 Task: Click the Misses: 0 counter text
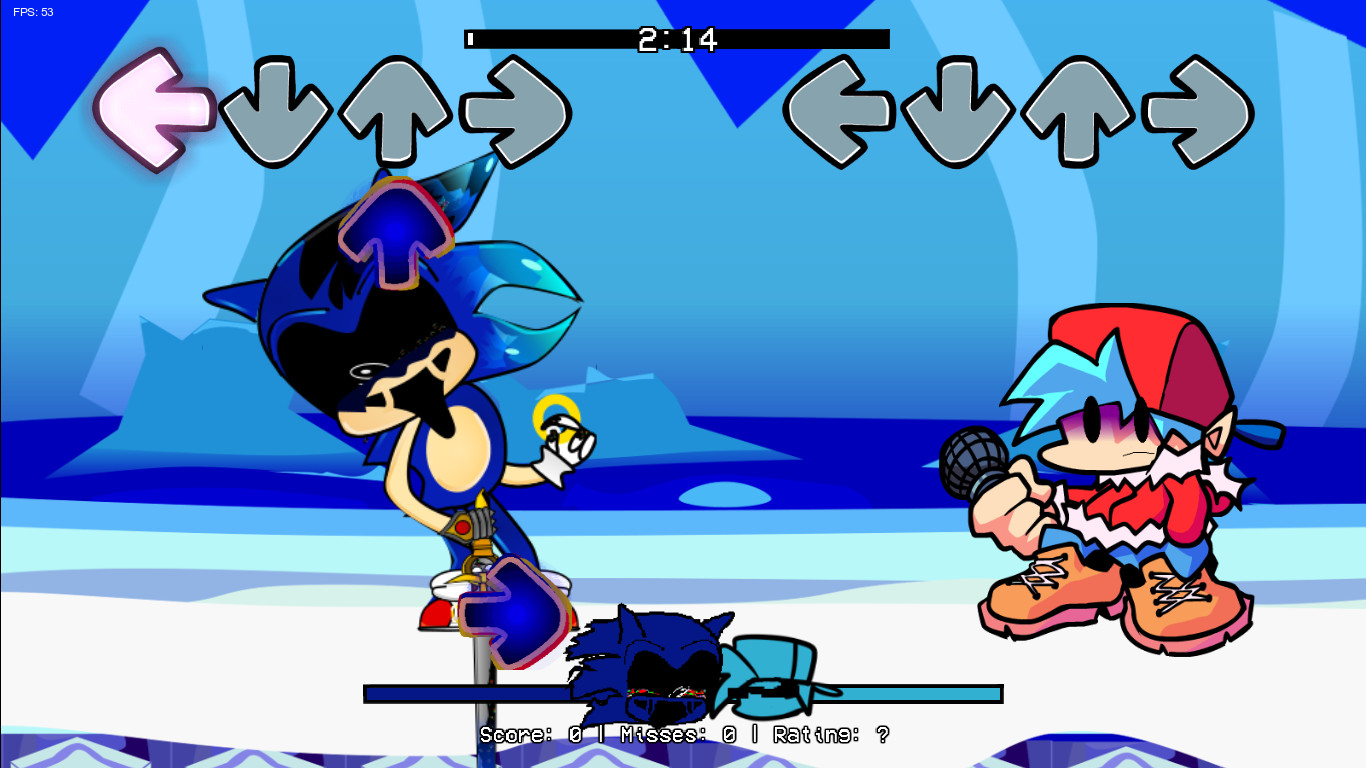click(x=687, y=735)
